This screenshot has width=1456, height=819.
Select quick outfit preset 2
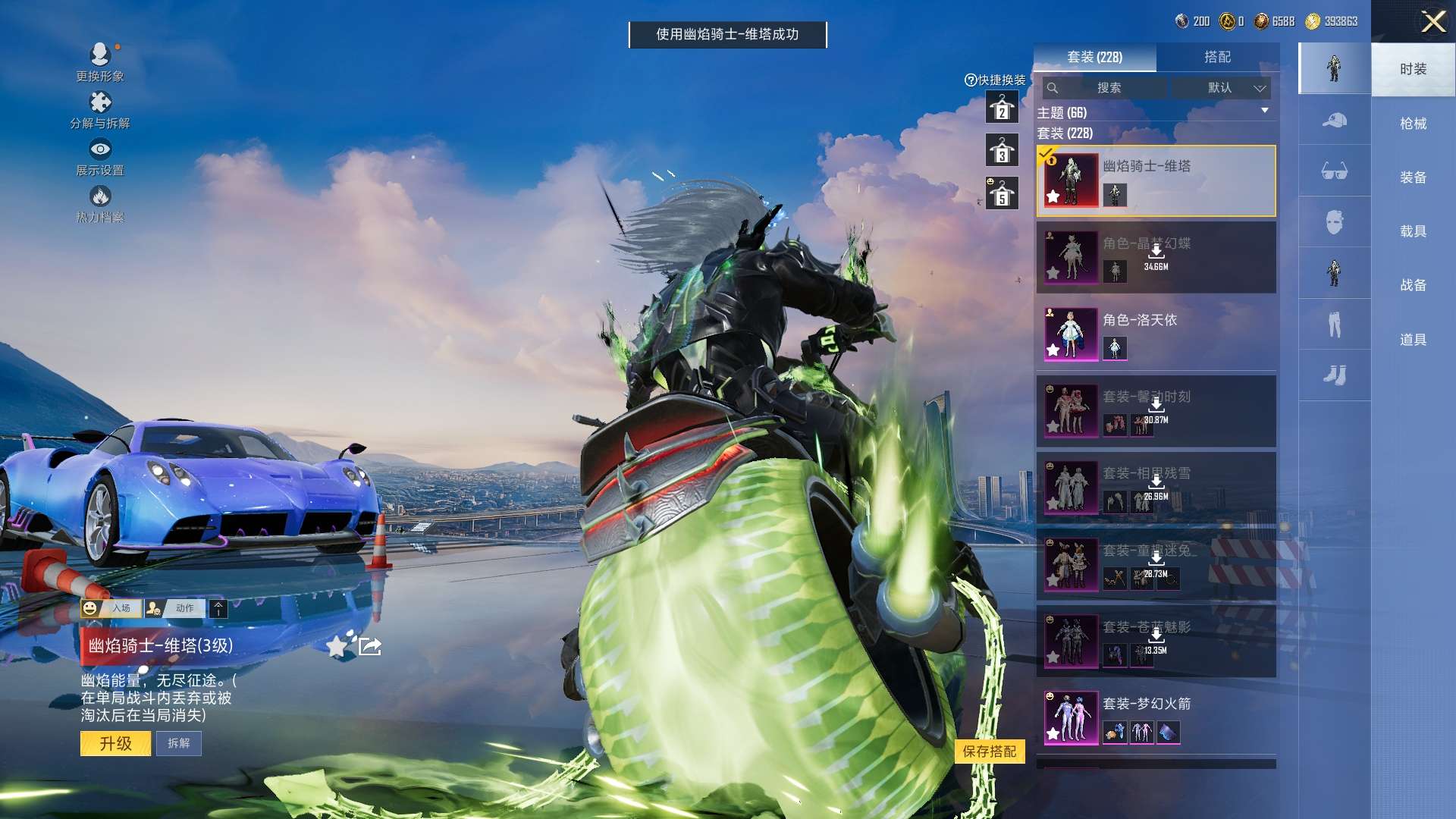(1002, 108)
